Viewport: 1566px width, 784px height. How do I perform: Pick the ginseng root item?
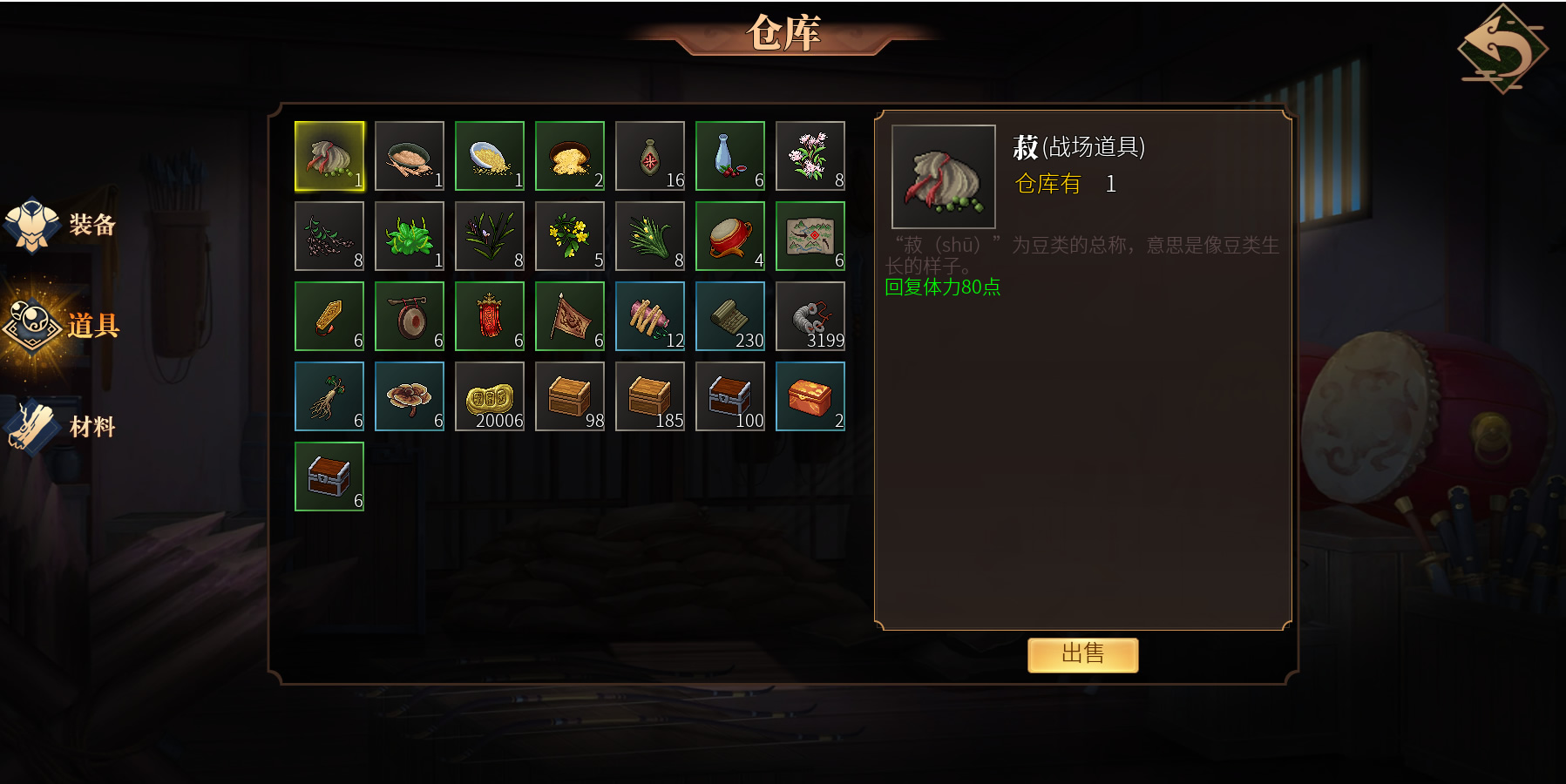[x=329, y=396]
